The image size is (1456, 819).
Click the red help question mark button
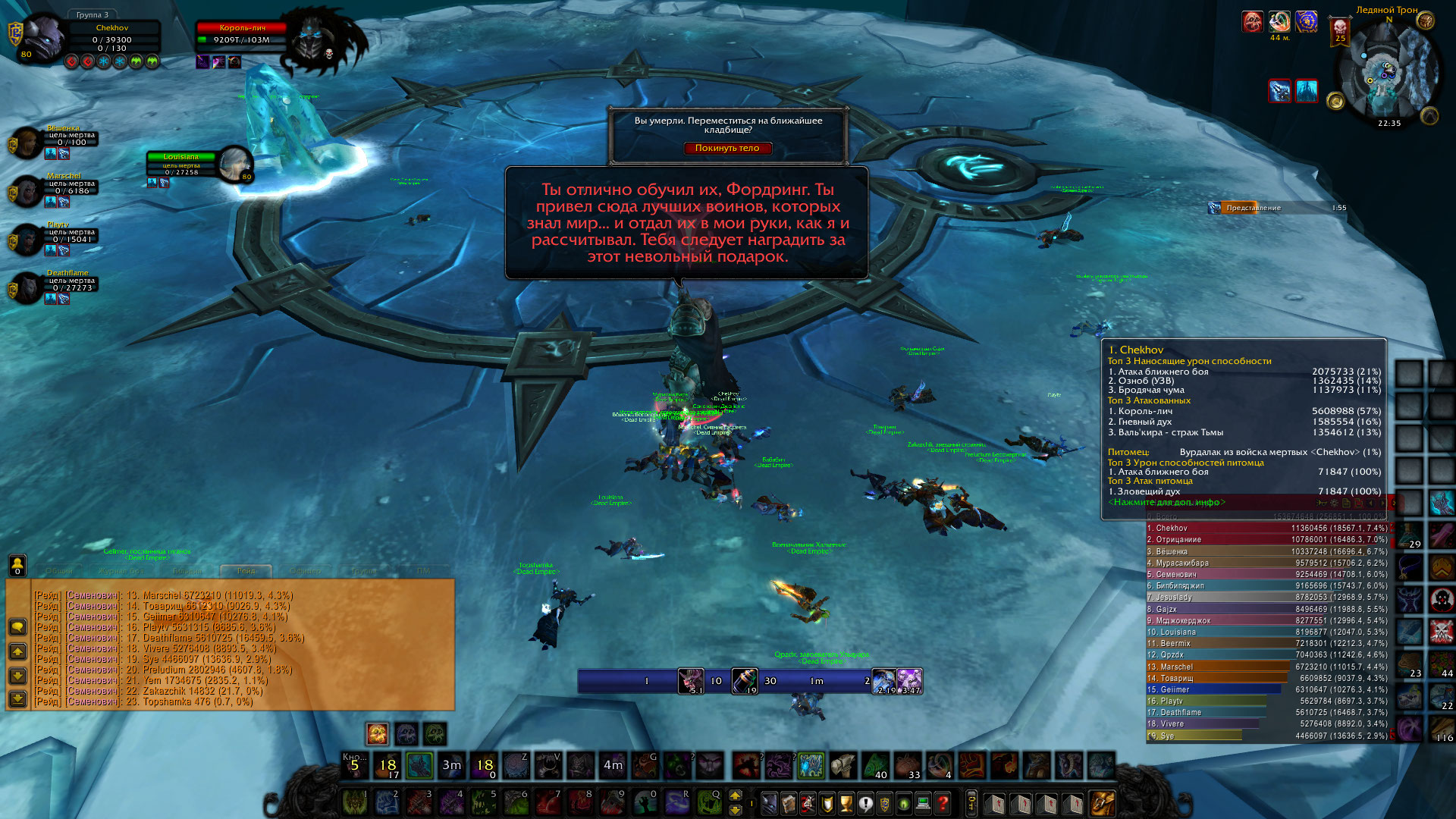943,802
